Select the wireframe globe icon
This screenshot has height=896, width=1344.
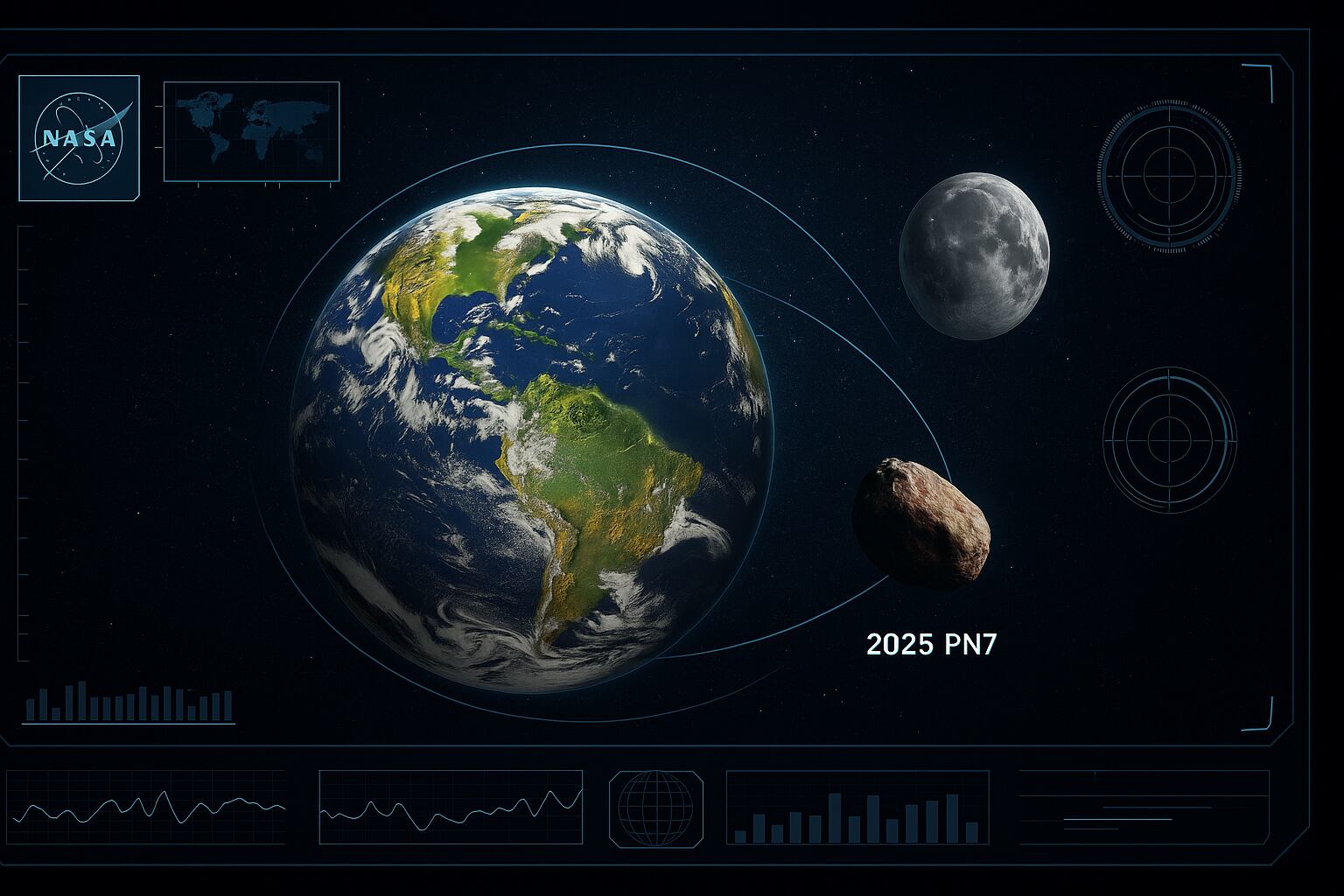pyautogui.click(x=655, y=808)
